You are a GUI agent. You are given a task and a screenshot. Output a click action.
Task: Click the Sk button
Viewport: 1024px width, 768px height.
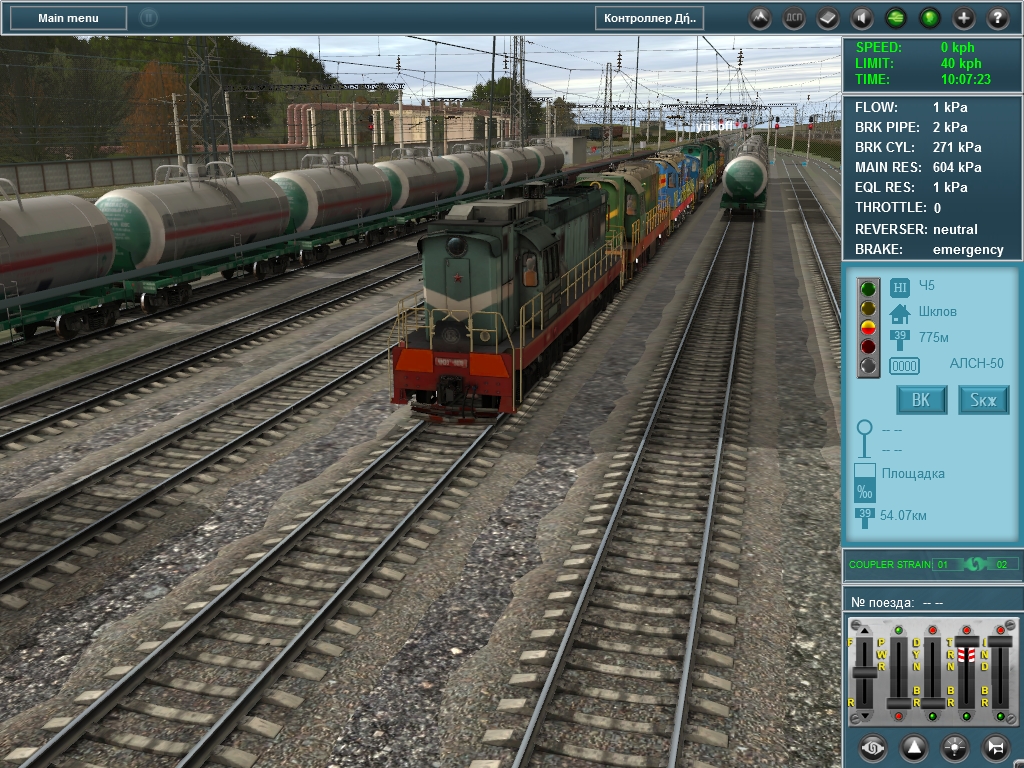pos(983,400)
